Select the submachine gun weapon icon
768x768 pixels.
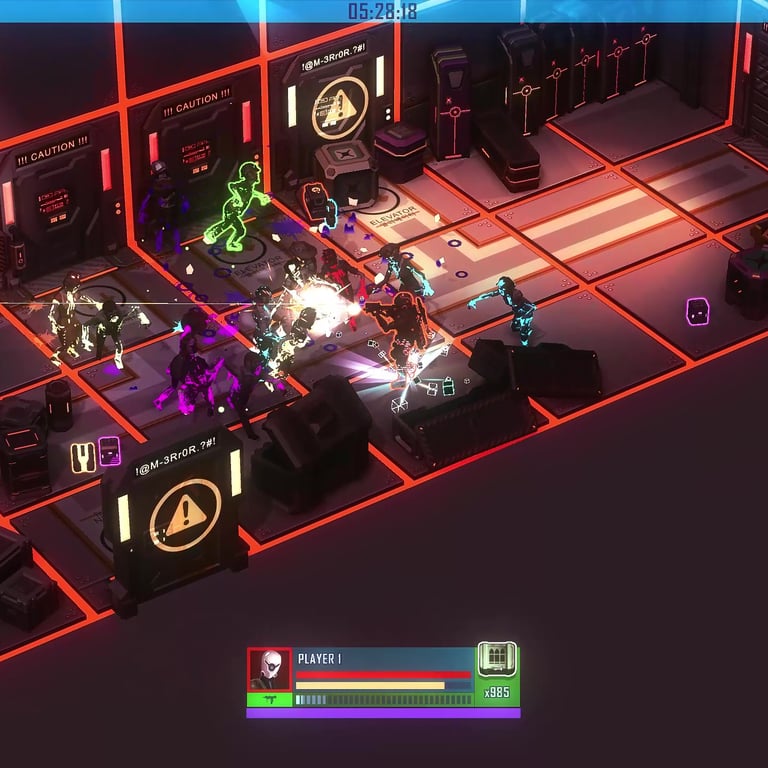click(269, 699)
